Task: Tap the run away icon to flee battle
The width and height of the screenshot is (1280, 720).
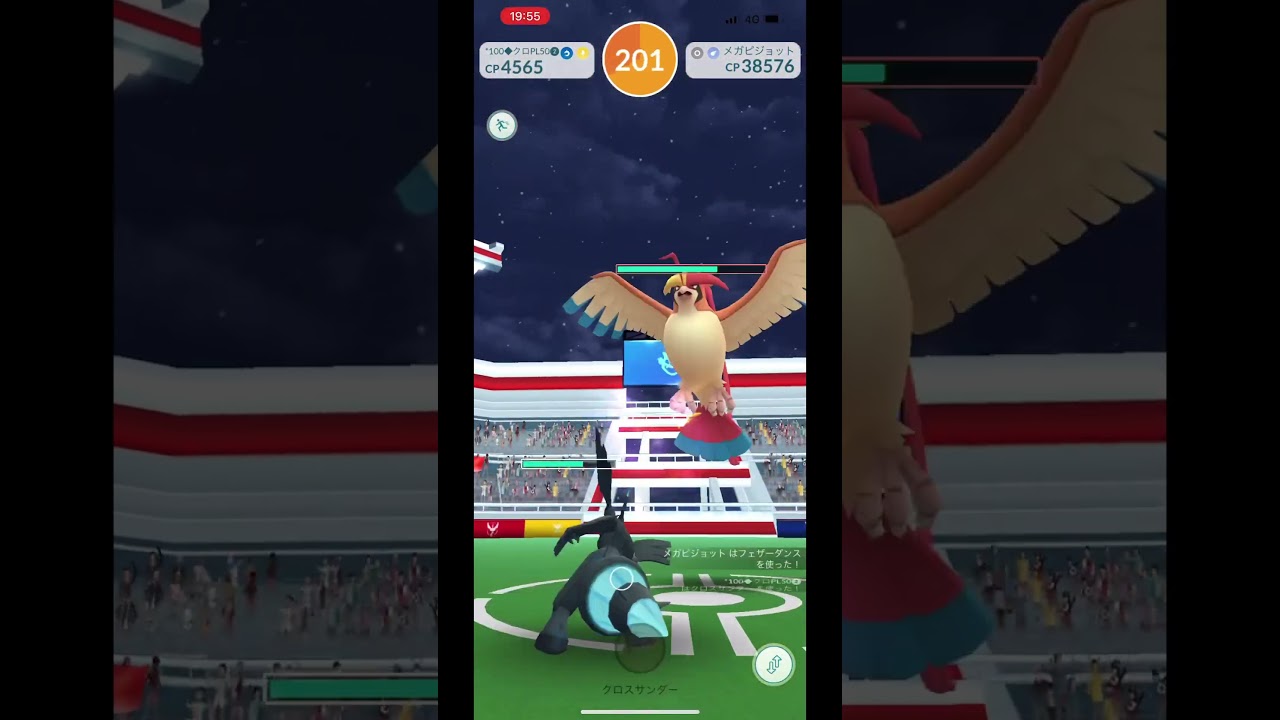Action: [x=502, y=126]
